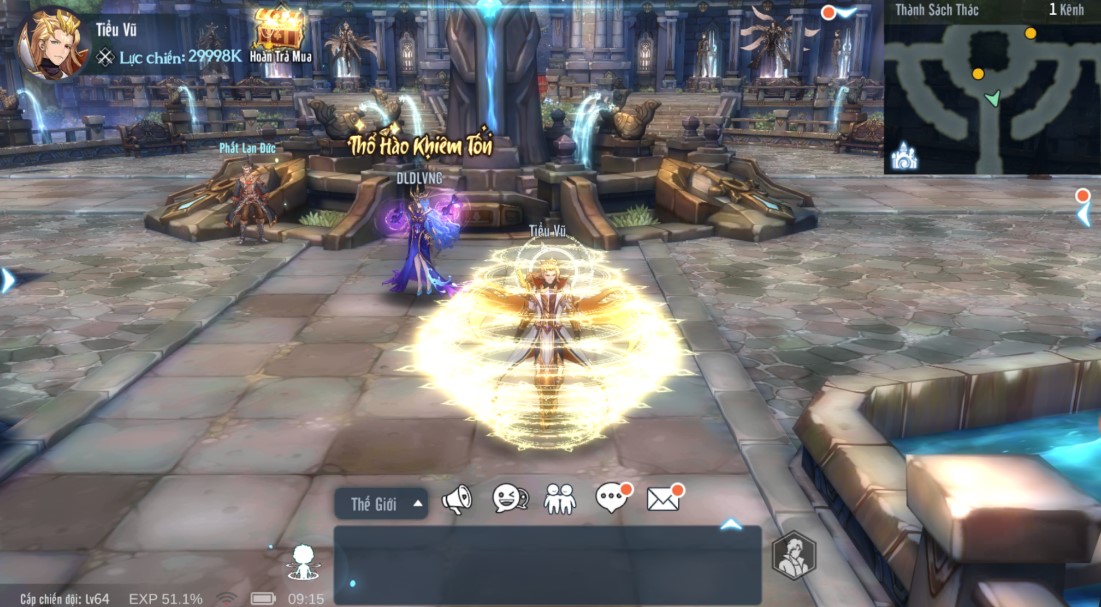Viewport: 1101px width, 607px height.
Task: Open the Thế Giới chat channel dropdown
Action: pyautogui.click(x=382, y=504)
